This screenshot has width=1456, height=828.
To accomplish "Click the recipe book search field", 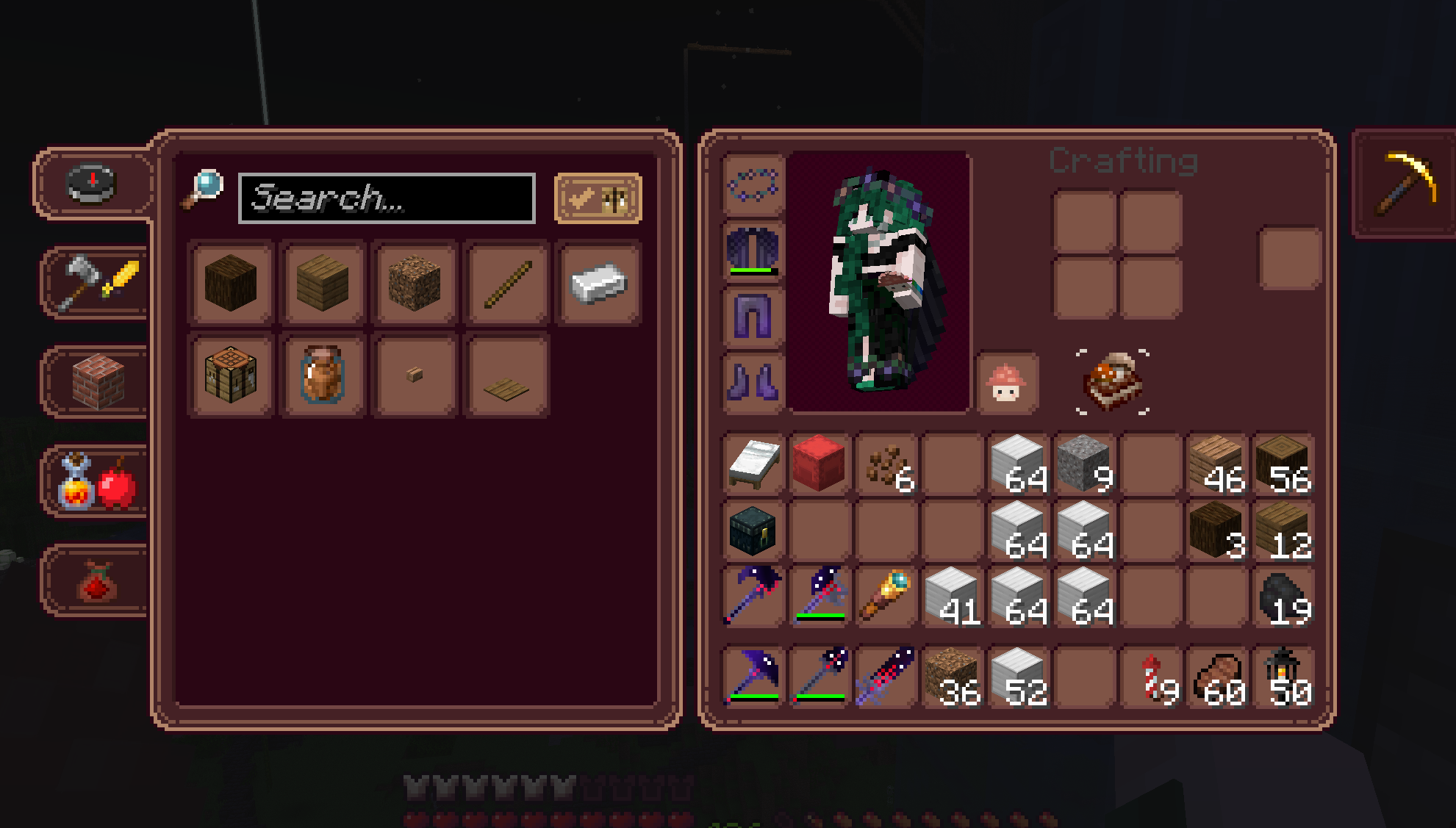I will [387, 198].
